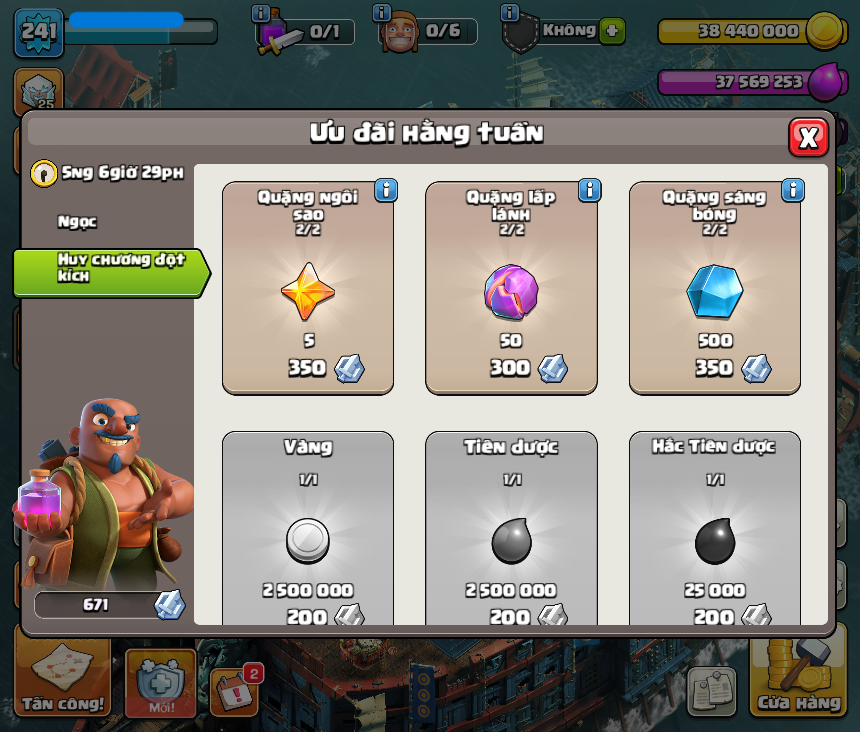This screenshot has width=860, height=732.
Task: Close the Ưu đãi hằng tuần window
Action: point(808,137)
